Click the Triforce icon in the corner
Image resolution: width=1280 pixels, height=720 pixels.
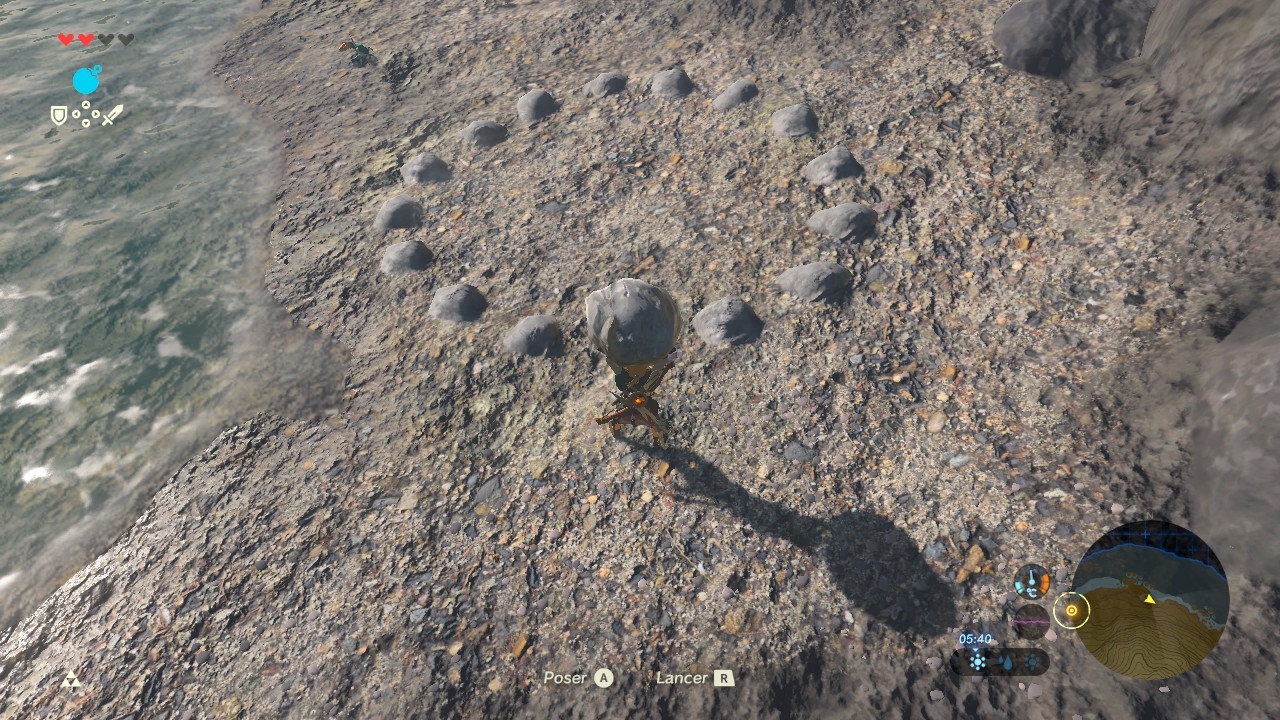[71, 680]
